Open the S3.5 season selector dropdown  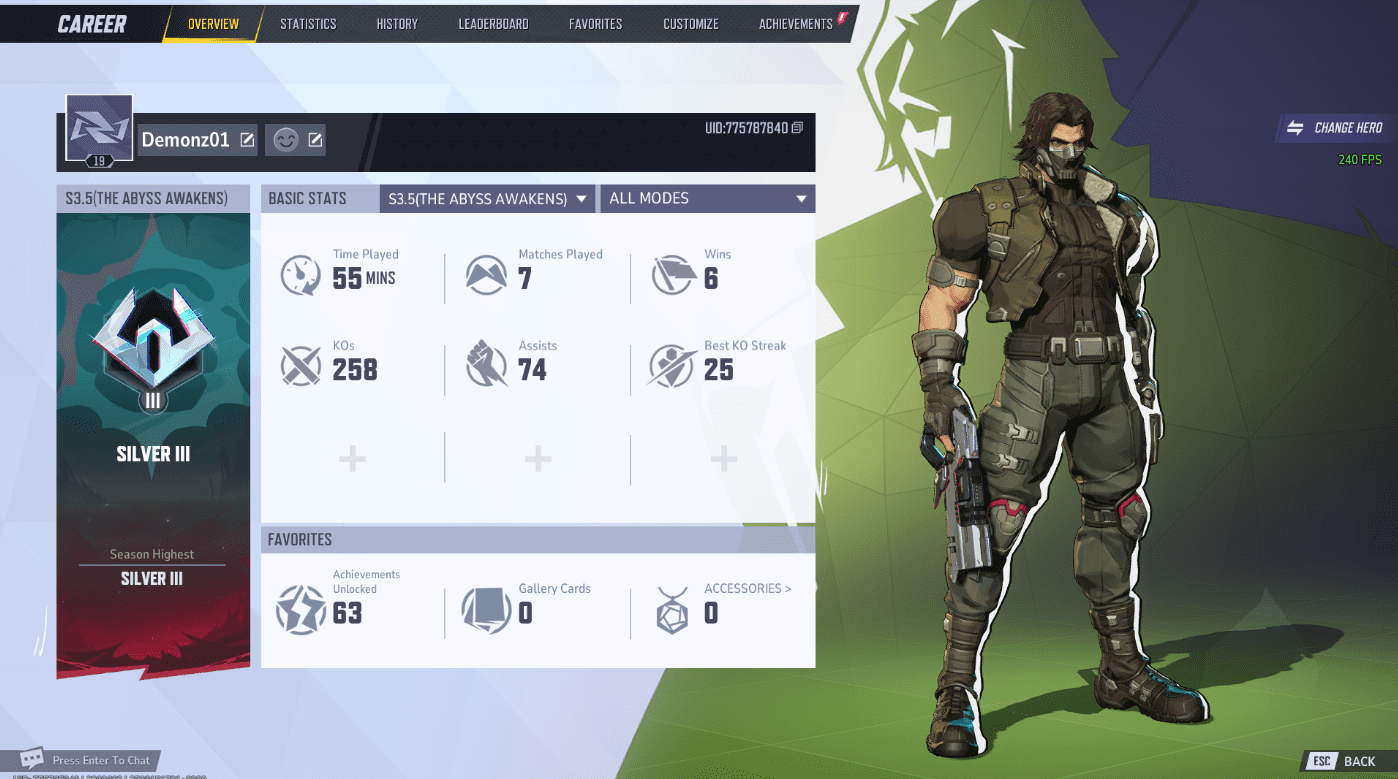[x=487, y=198]
